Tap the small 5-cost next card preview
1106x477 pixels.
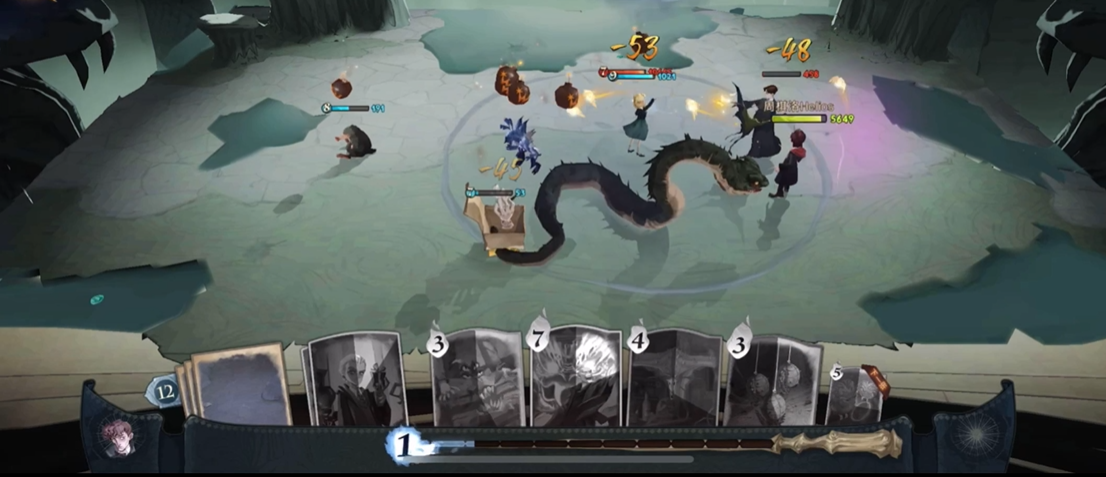pyautogui.click(x=853, y=394)
